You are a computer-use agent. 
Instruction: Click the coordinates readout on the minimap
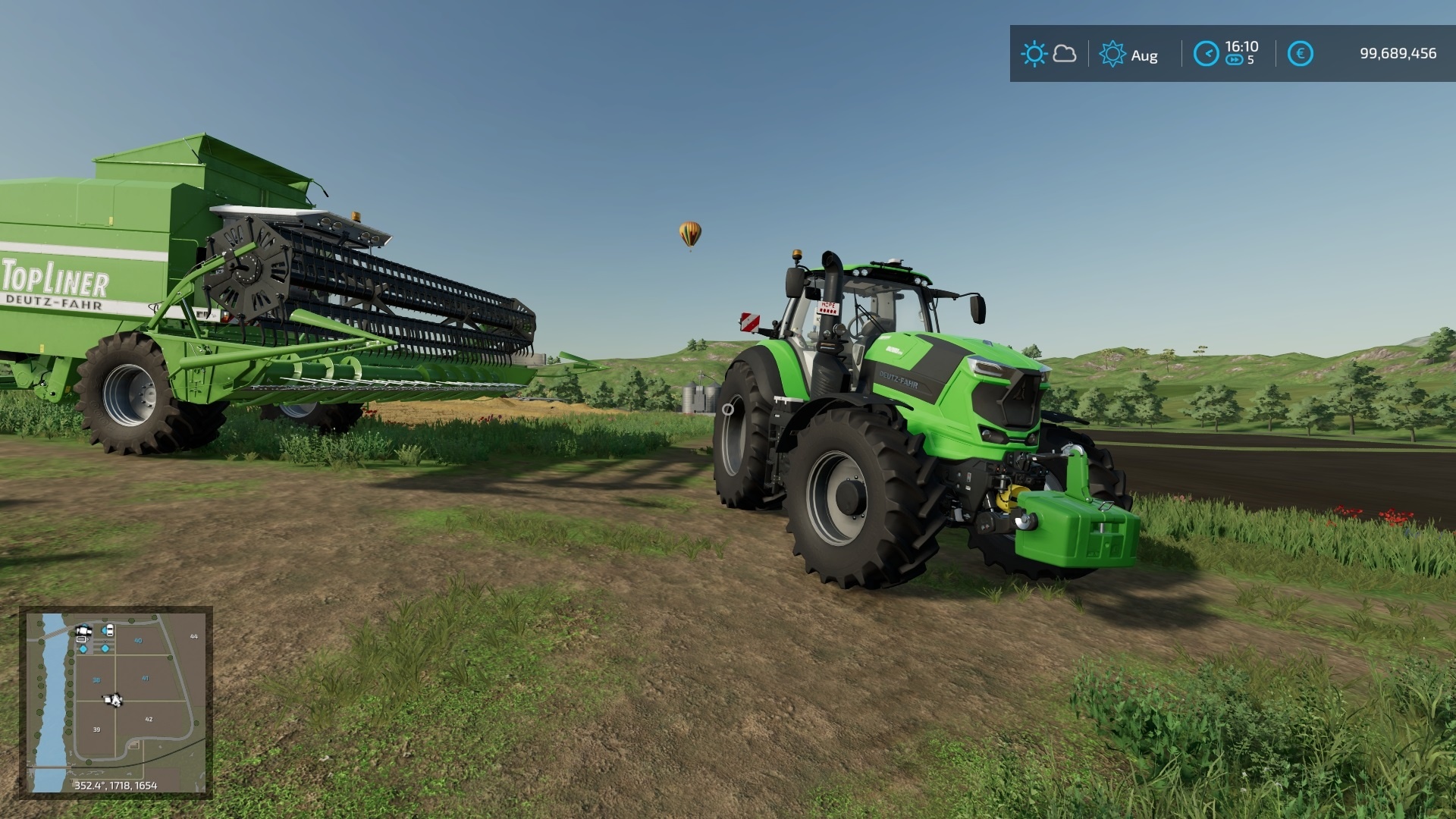tap(115, 786)
